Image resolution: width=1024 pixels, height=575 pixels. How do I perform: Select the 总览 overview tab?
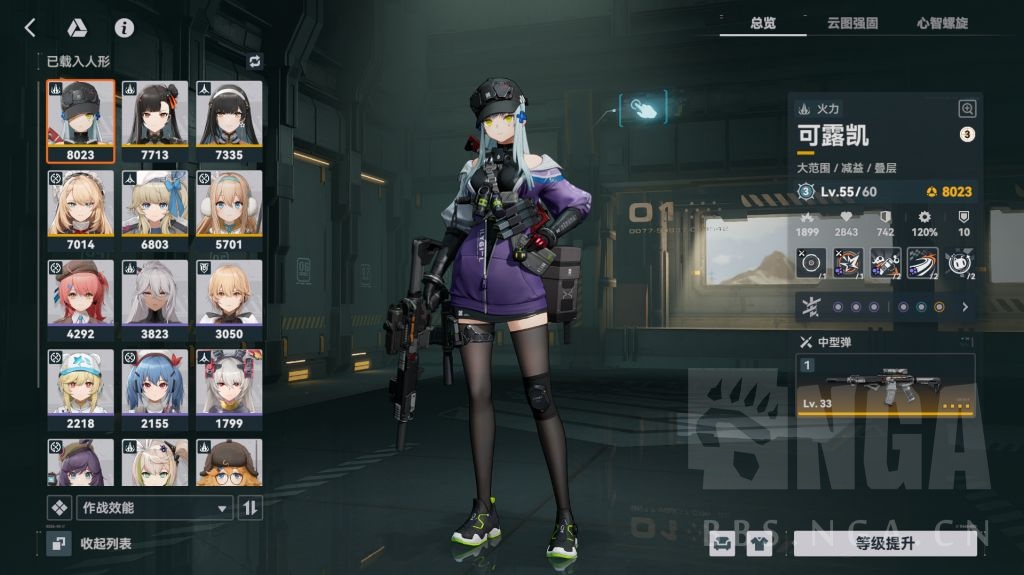[763, 23]
